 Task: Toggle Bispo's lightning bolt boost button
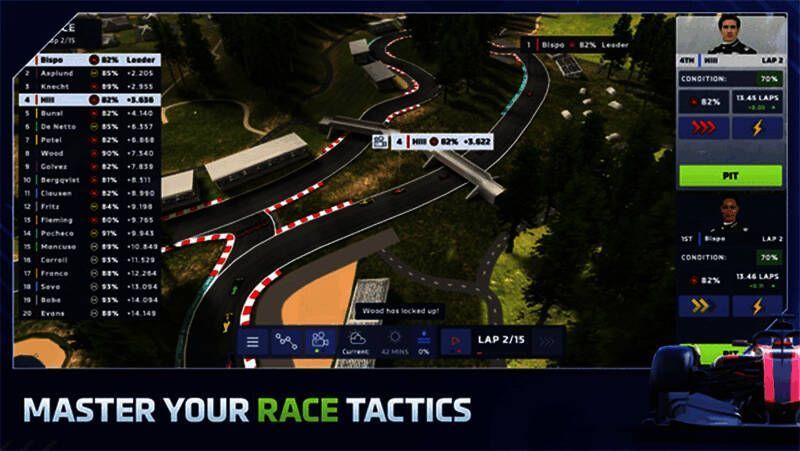point(757,305)
